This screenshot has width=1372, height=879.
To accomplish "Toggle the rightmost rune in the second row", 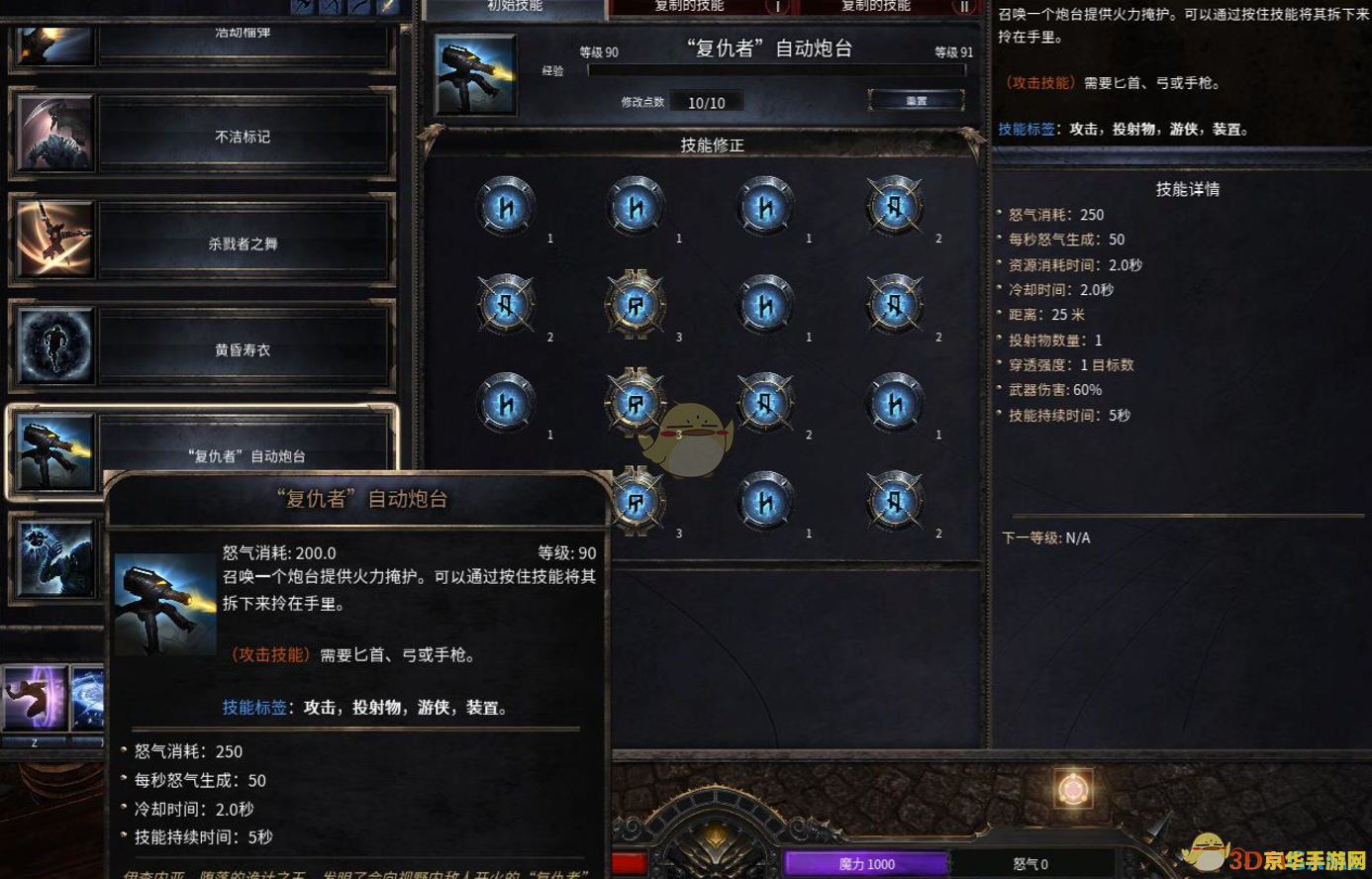I will 894,305.
